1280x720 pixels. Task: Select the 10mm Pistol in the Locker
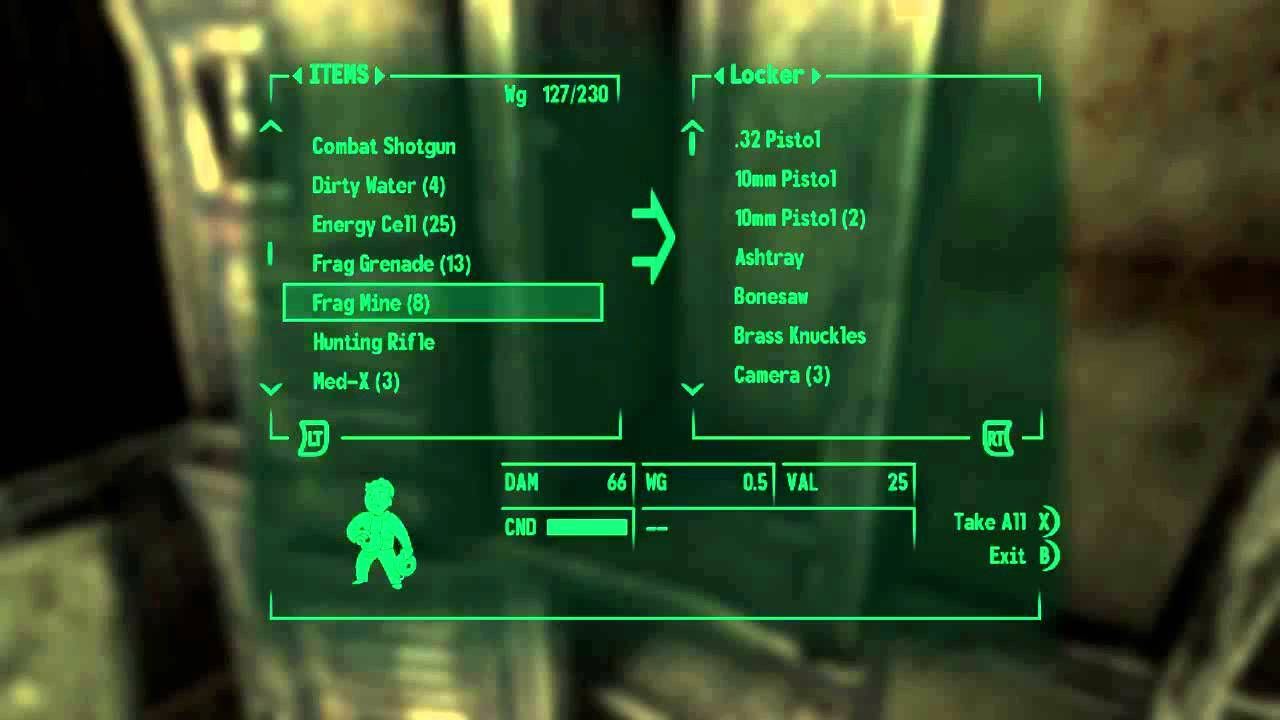(x=786, y=179)
